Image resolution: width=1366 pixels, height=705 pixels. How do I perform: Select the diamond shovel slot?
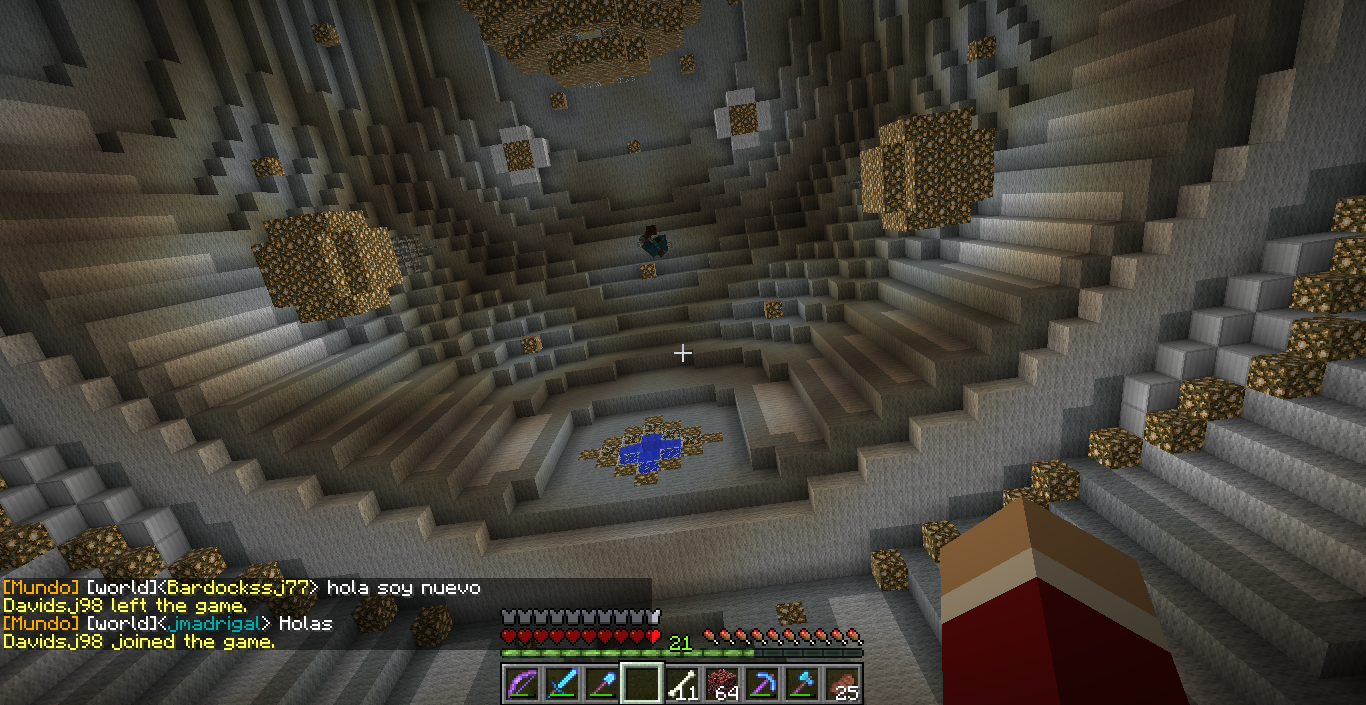602,684
